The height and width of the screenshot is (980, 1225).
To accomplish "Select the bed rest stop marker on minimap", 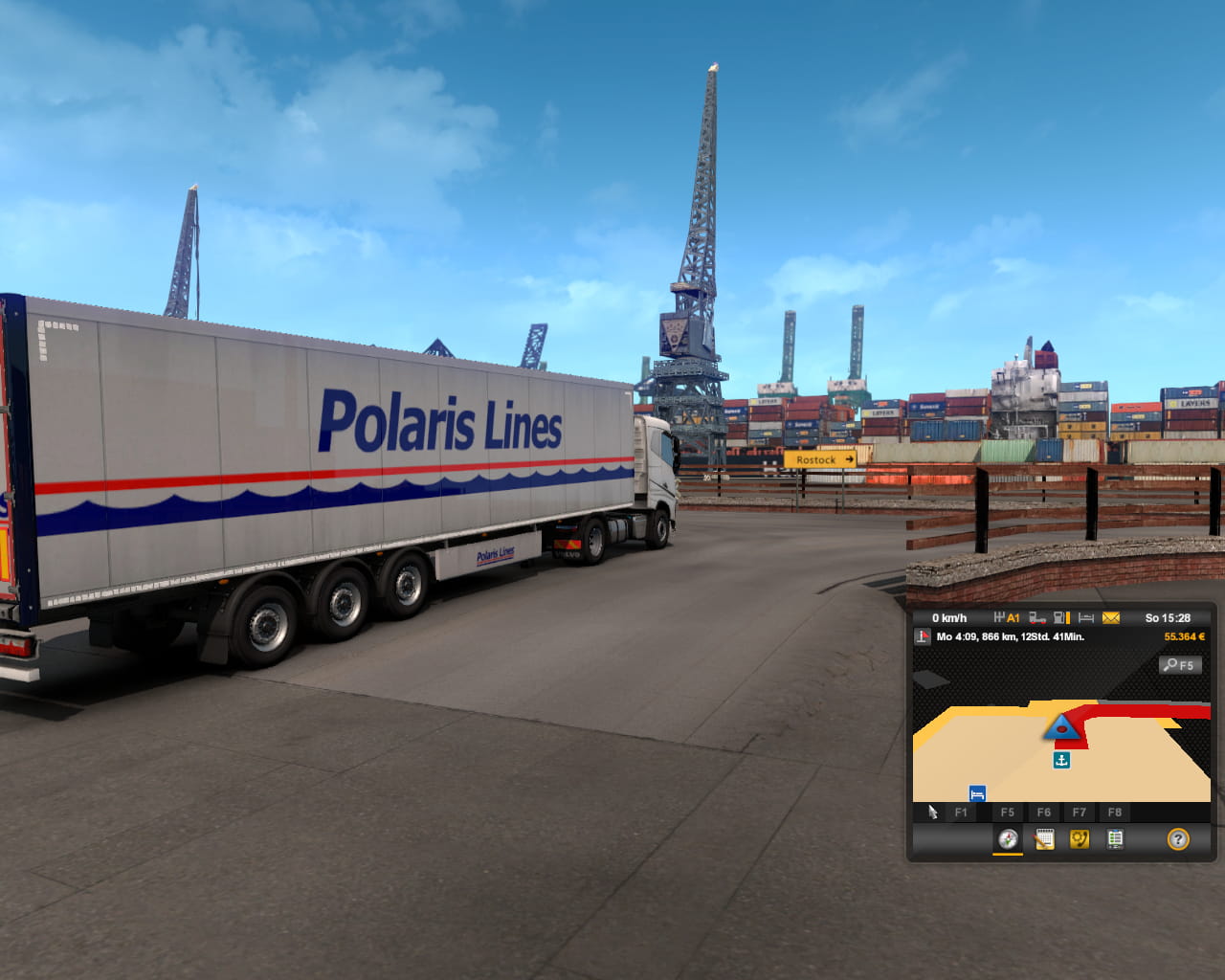I will pos(977,793).
